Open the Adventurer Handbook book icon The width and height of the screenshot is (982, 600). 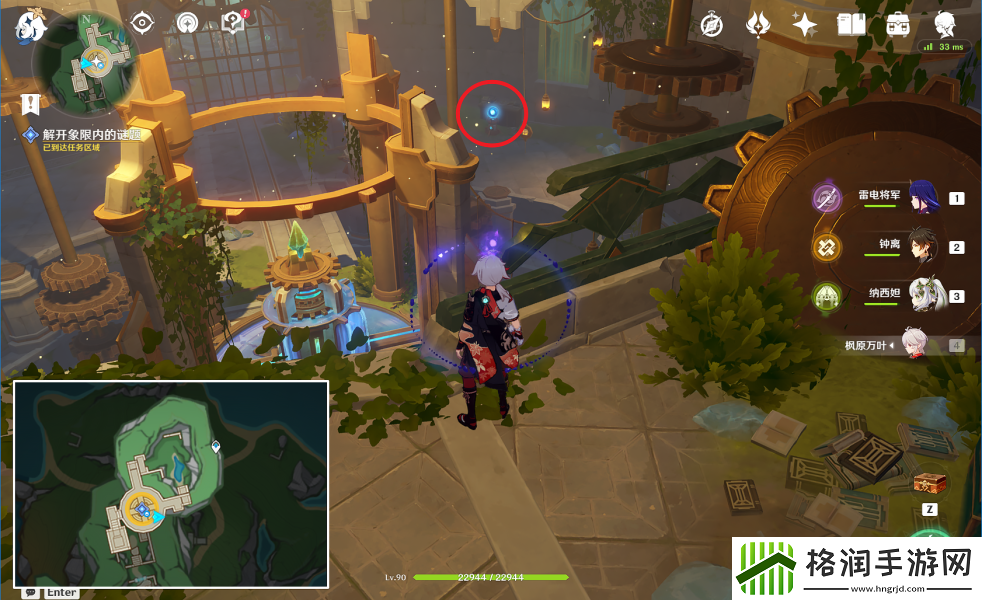(x=850, y=25)
